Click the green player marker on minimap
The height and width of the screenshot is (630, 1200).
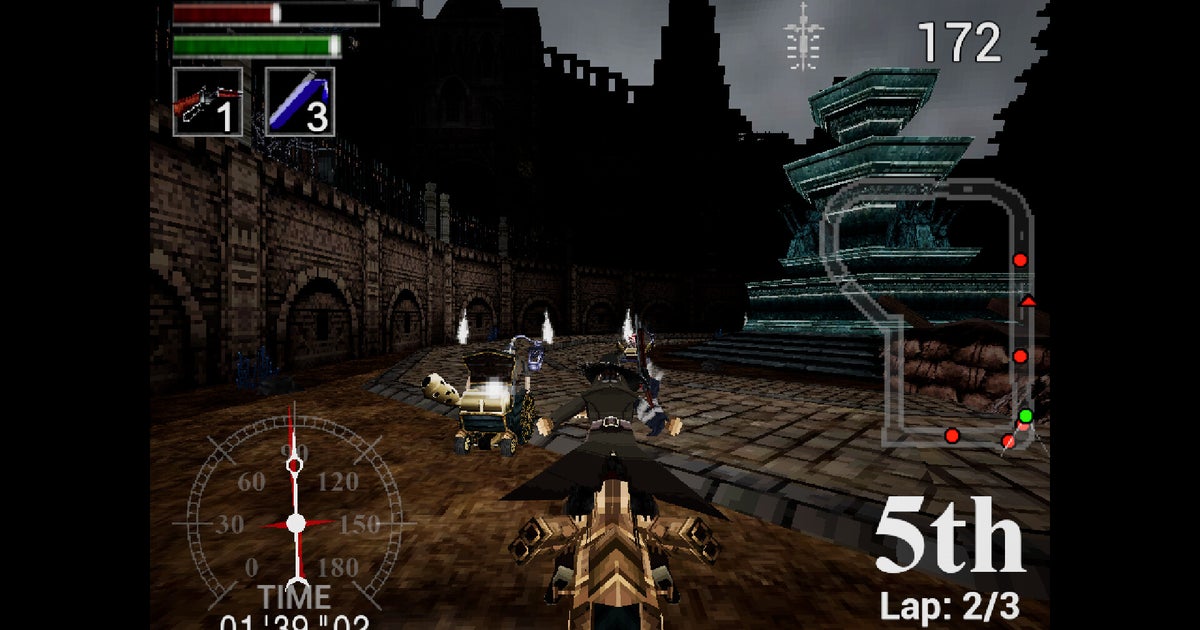[1025, 416]
